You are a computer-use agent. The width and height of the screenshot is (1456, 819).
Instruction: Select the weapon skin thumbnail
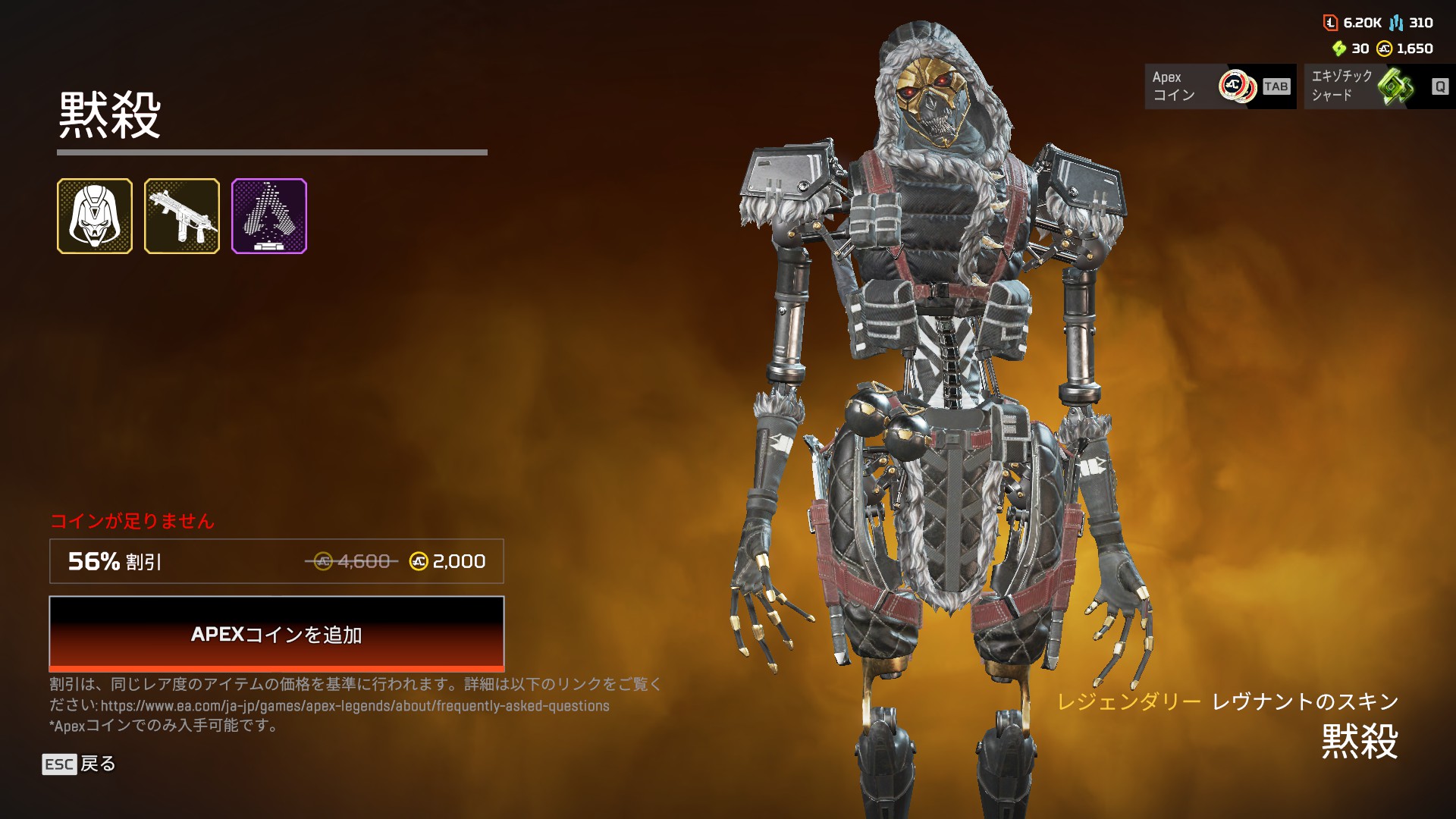coord(182,216)
